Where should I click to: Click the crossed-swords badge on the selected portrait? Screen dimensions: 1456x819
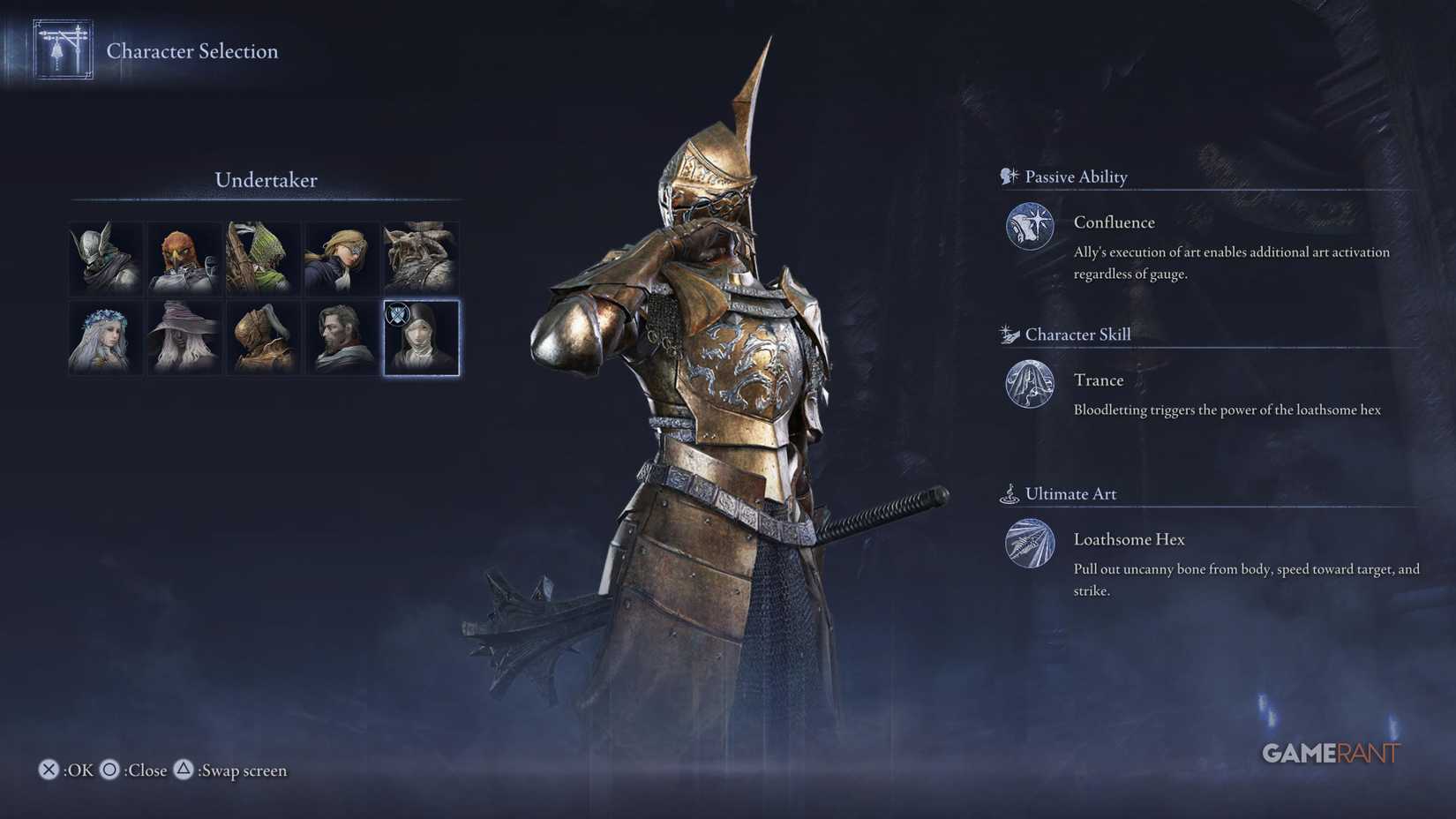pos(400,312)
